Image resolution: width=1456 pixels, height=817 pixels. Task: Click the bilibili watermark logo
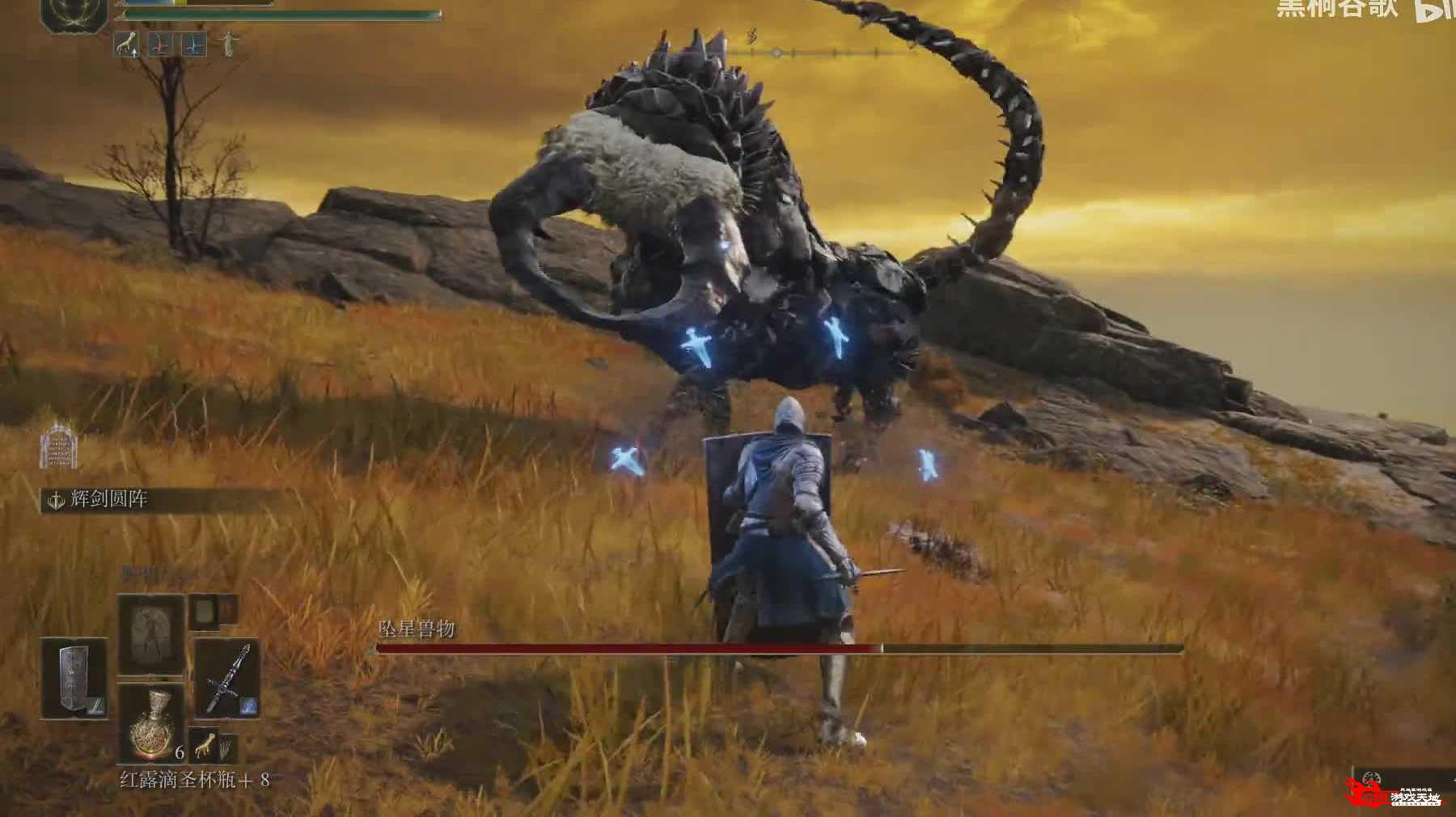(1434, 10)
